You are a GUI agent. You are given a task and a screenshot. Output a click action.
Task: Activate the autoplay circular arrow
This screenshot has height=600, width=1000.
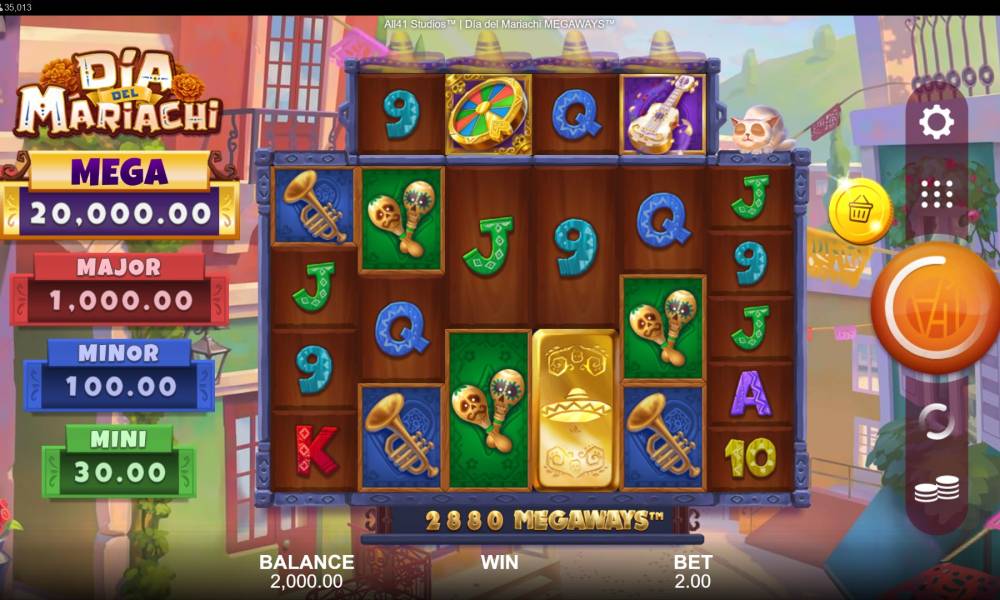(937, 421)
